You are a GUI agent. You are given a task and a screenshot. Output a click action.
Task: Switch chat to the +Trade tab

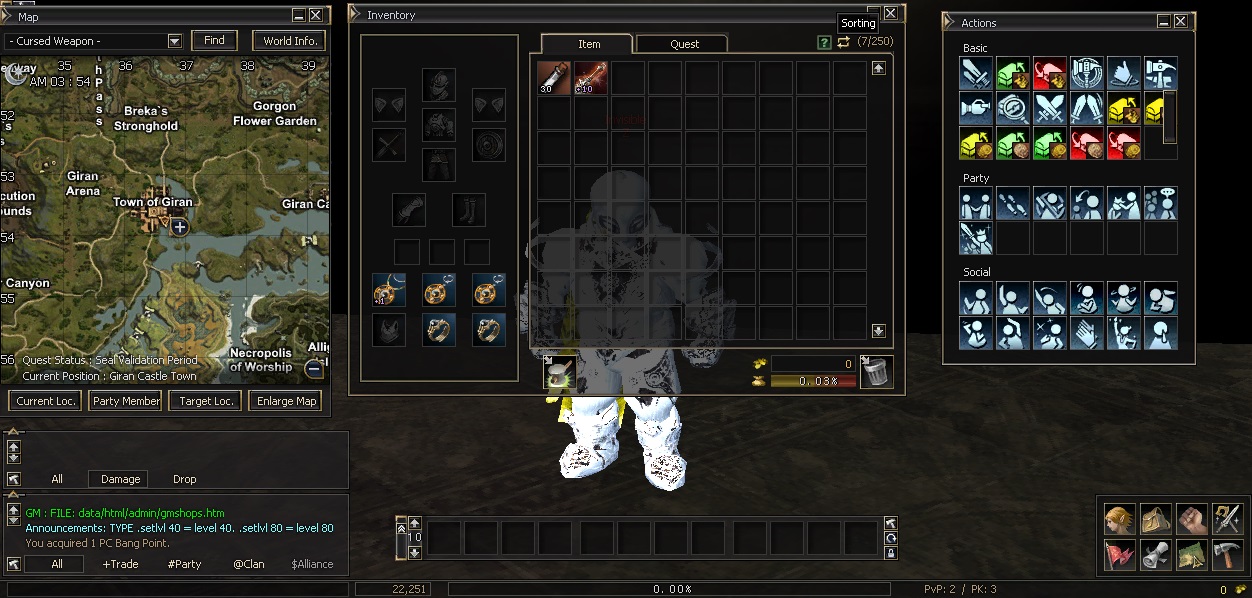pyautogui.click(x=121, y=564)
